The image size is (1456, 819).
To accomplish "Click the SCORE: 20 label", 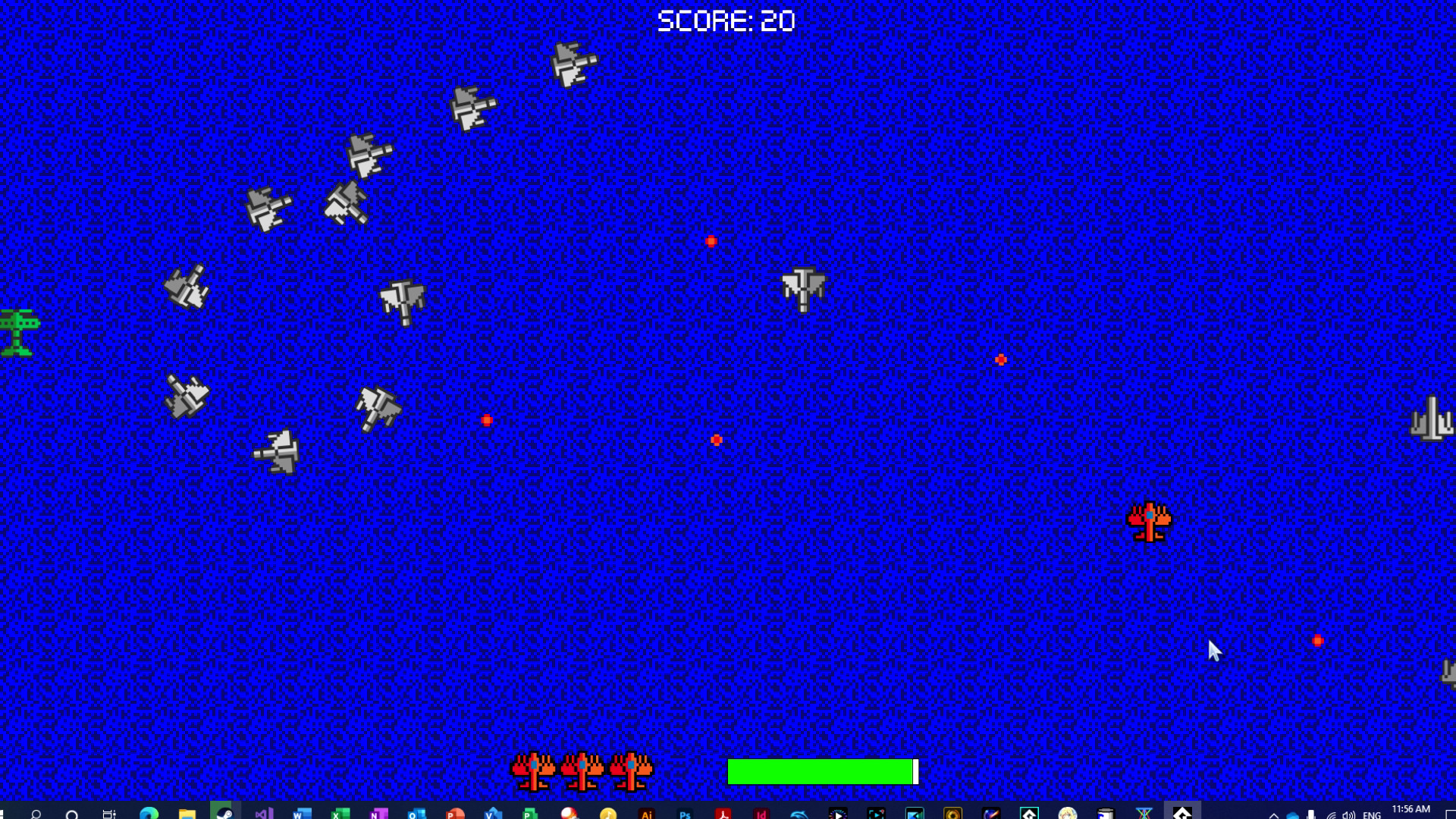I will [x=726, y=20].
